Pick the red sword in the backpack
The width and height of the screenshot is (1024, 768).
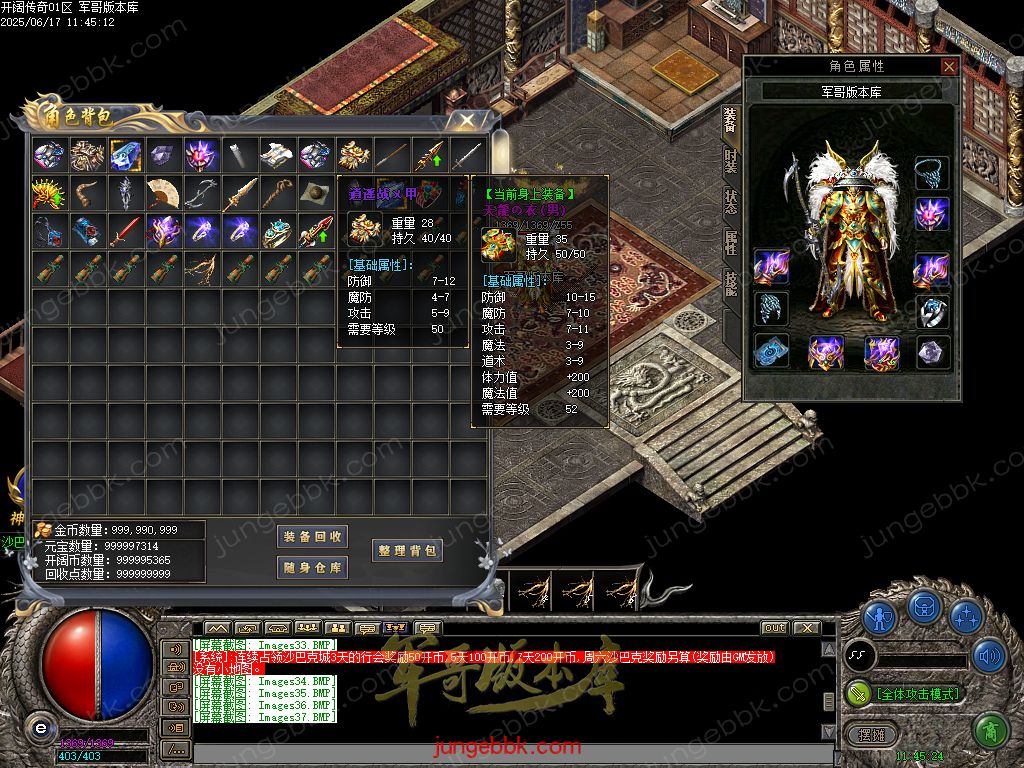pos(125,231)
